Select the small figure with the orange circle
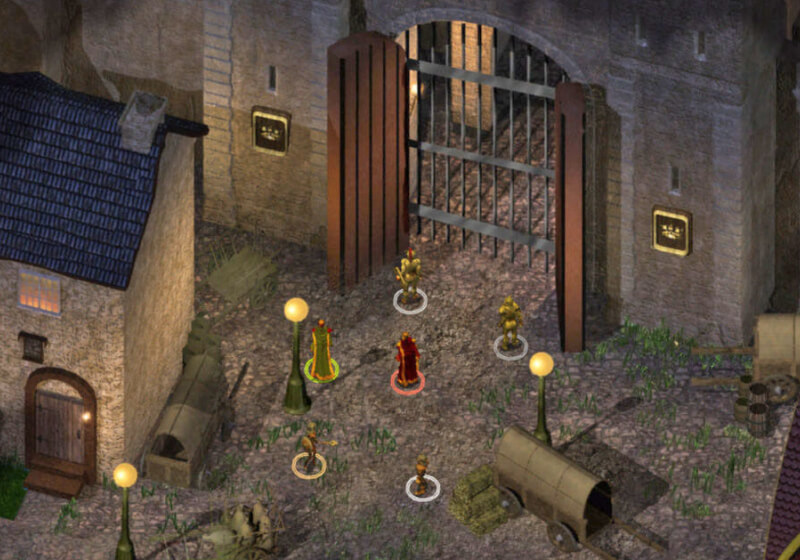 [x=310, y=449]
